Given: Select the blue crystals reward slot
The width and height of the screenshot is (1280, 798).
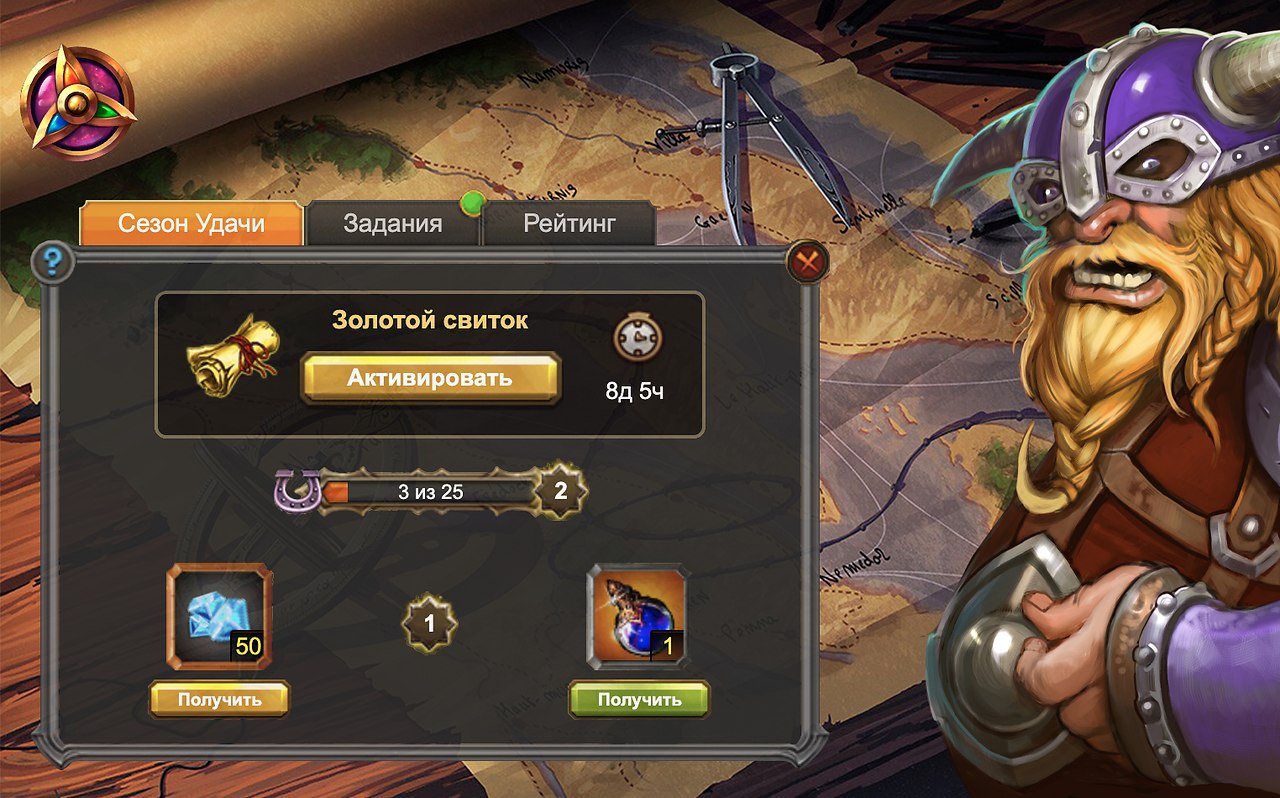Looking at the screenshot, I should [219, 617].
